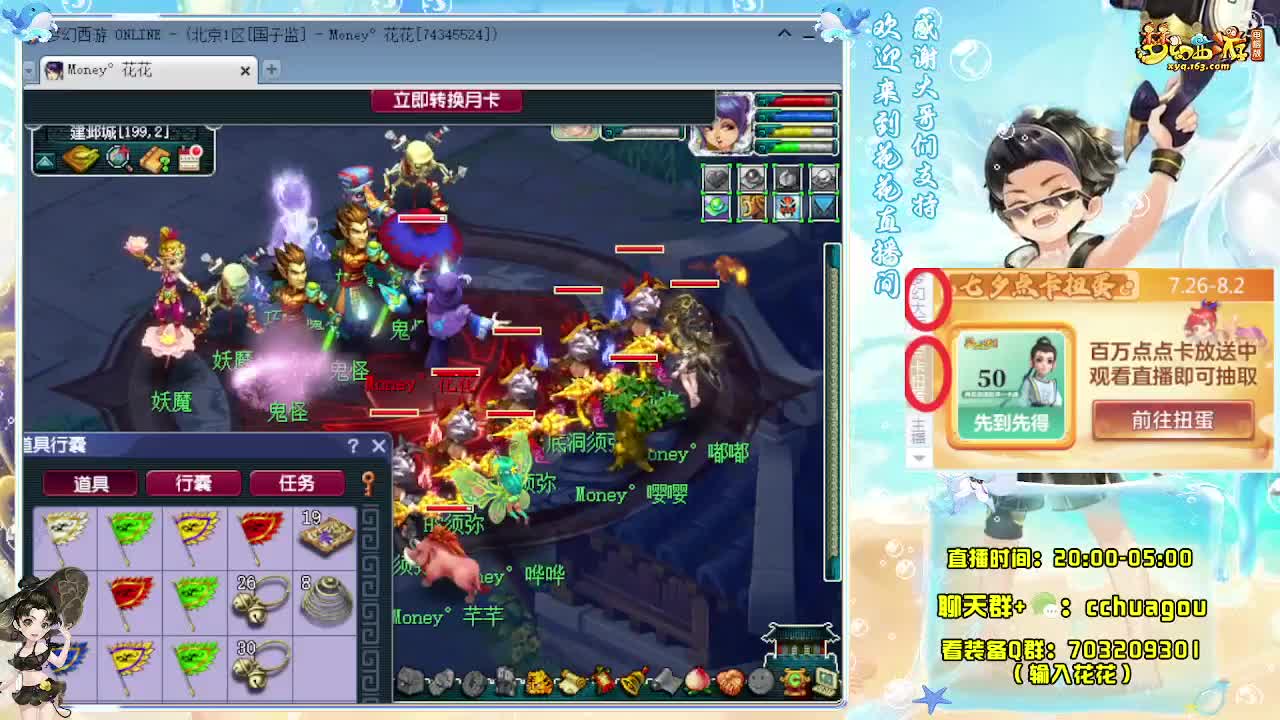Click the 立即转换月卡 button at top

pyautogui.click(x=449, y=101)
